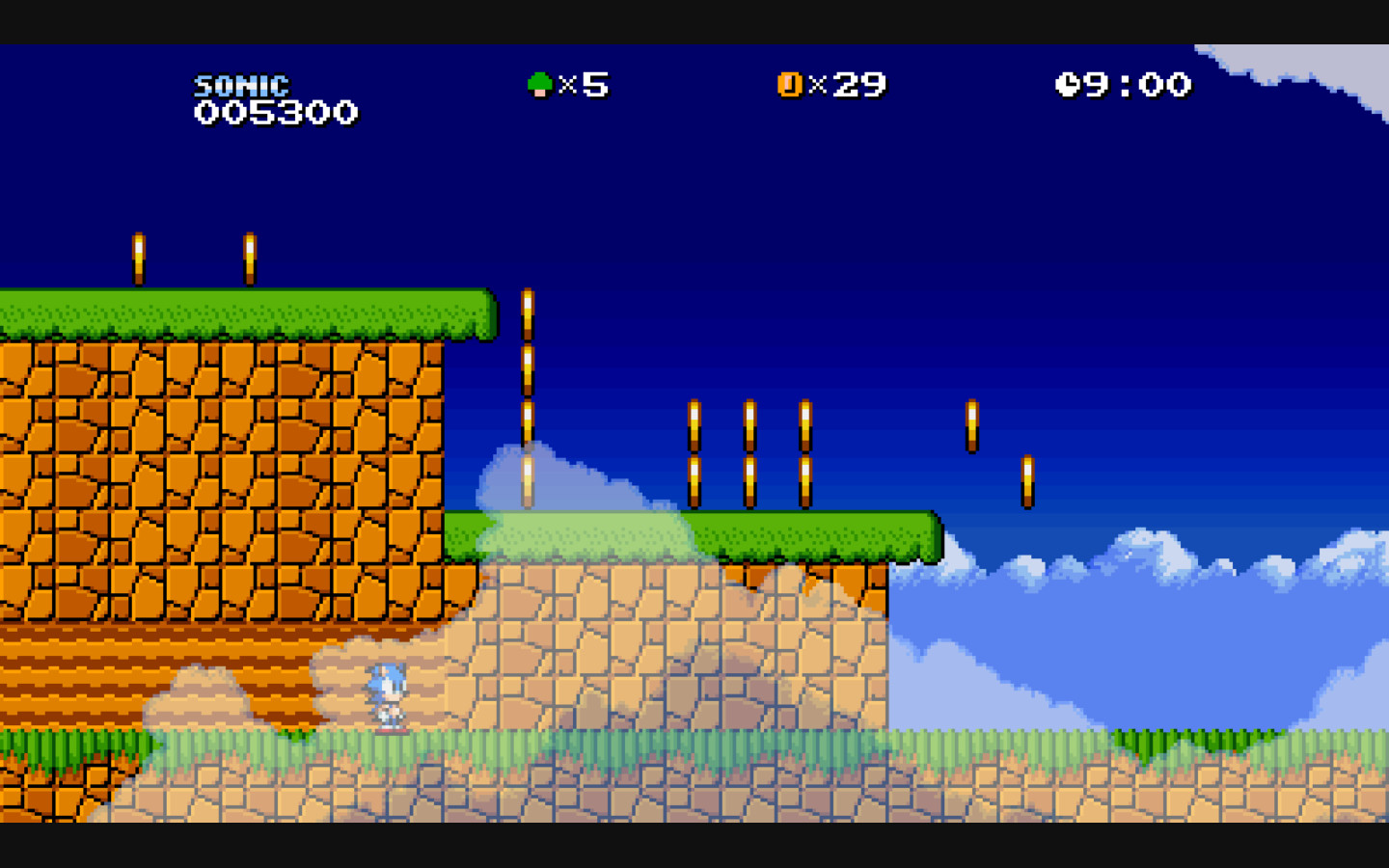Click the green life counter icon
The width and height of the screenshot is (1389, 868).
(541, 85)
